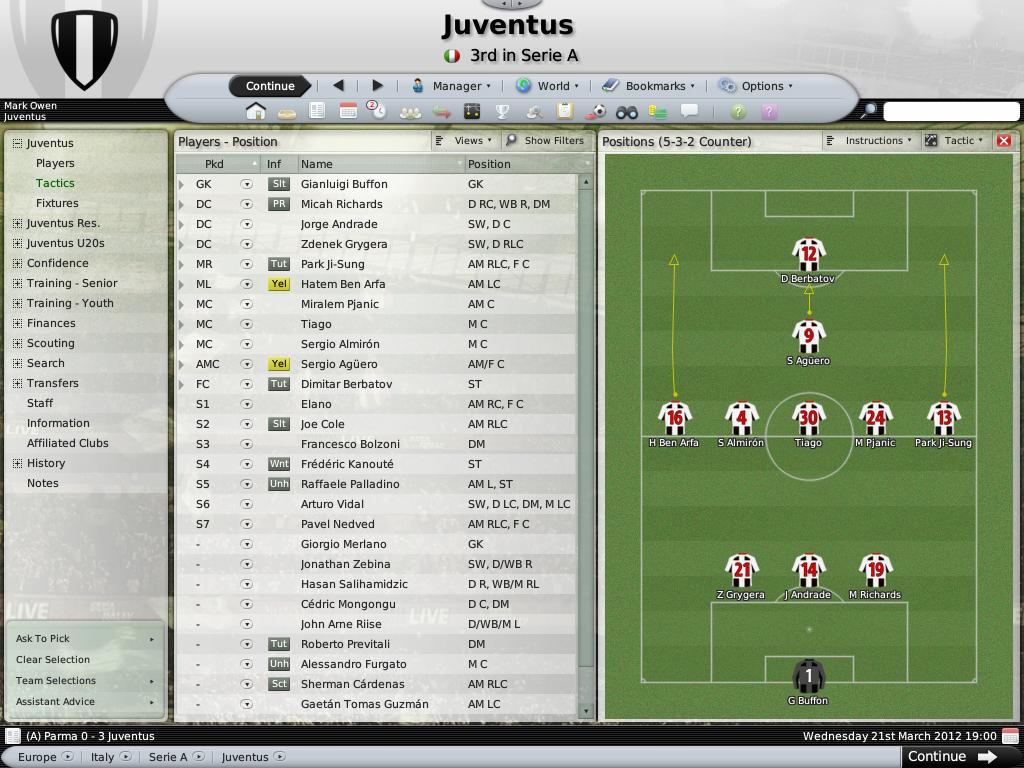Open the Manager dropdown menu

tap(451, 86)
